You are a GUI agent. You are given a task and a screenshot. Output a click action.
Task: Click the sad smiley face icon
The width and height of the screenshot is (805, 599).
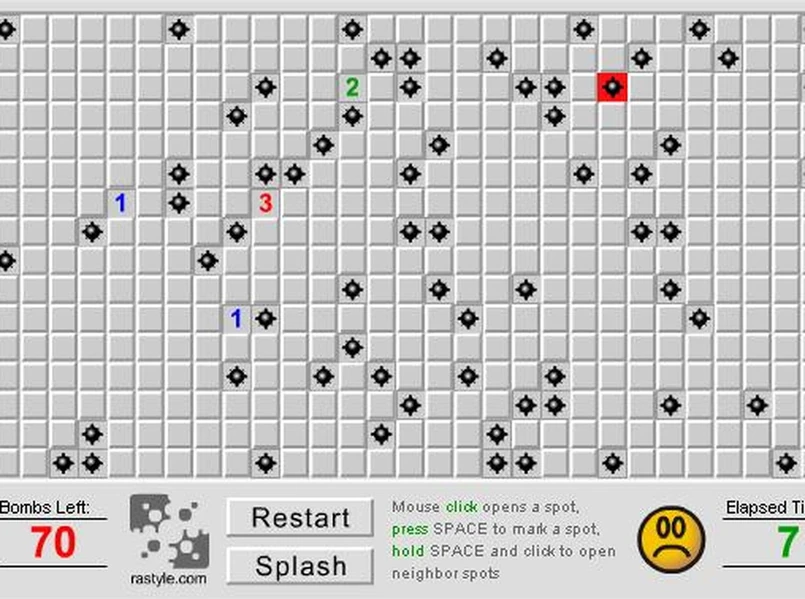(671, 540)
